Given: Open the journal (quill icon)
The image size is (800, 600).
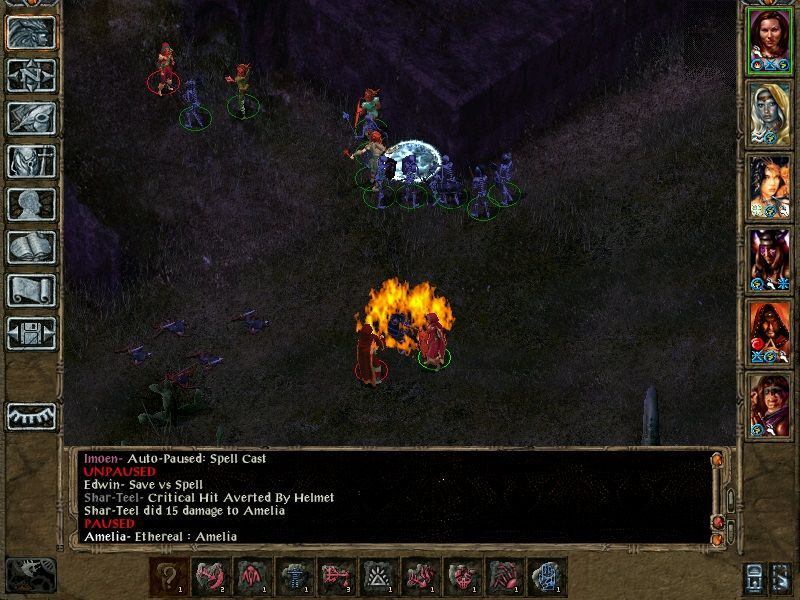Looking at the screenshot, I should tap(31, 118).
